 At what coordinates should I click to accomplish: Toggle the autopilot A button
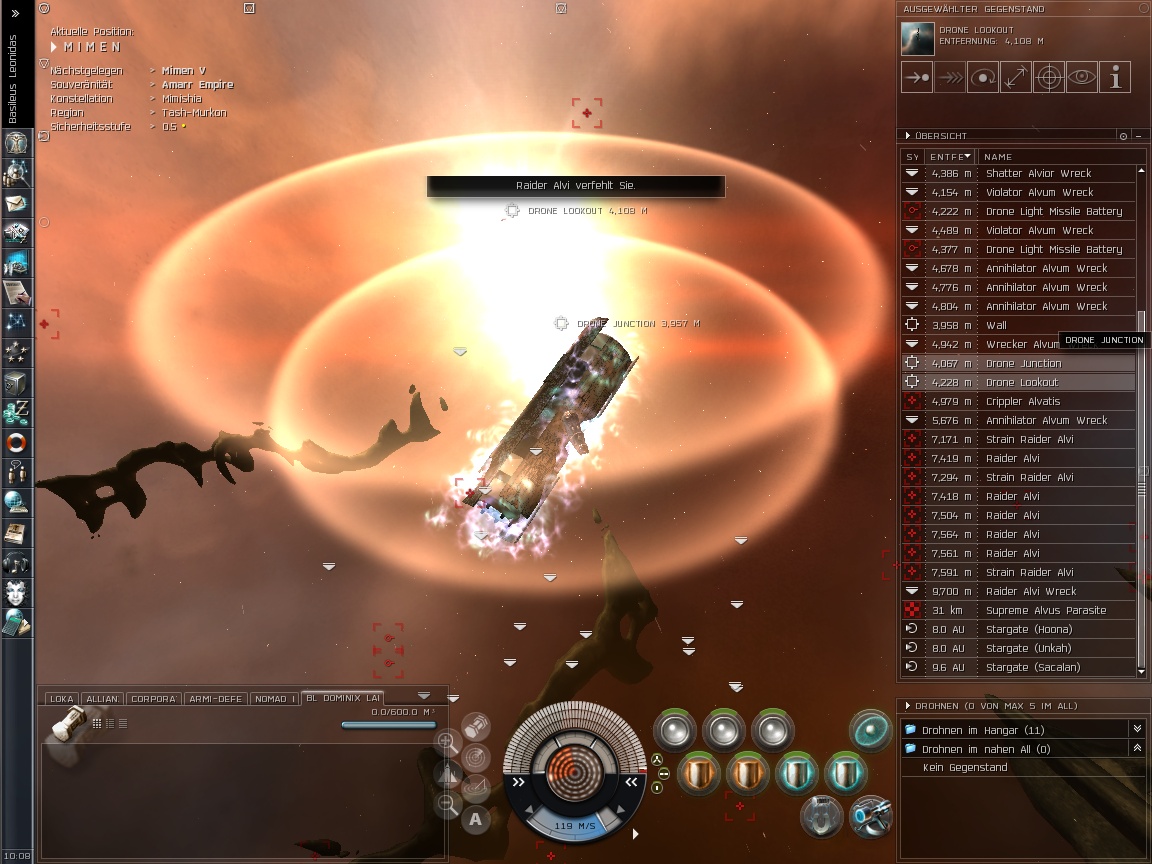(x=475, y=819)
